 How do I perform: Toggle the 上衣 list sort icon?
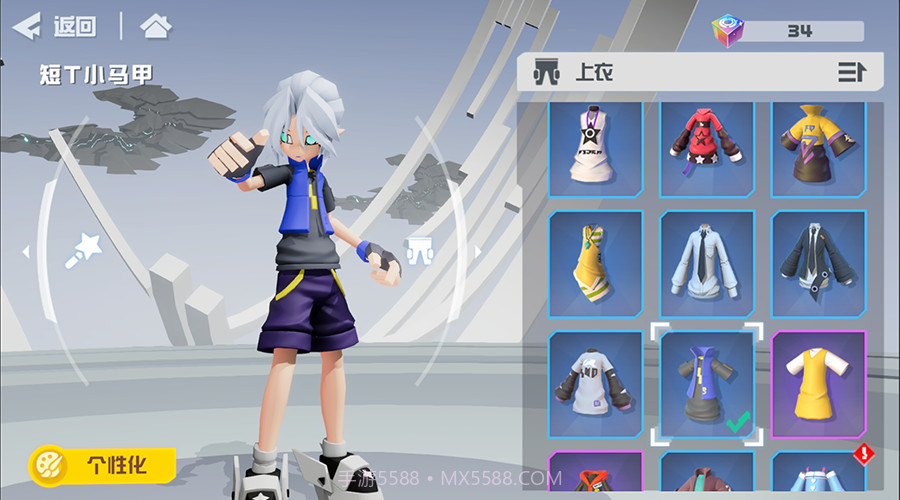(x=851, y=72)
